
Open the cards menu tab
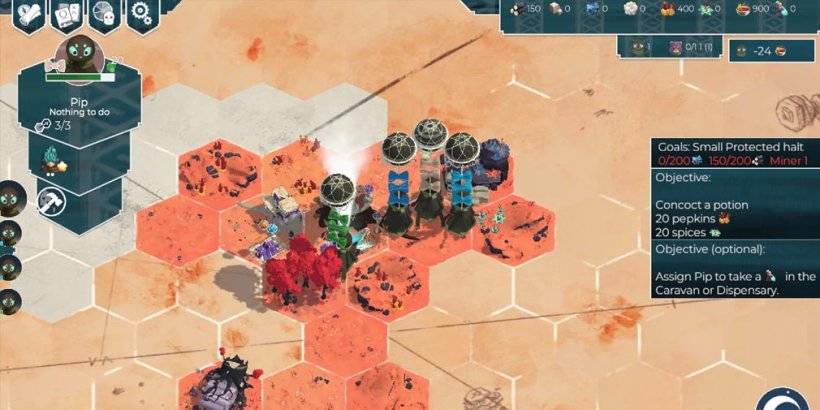67,14
